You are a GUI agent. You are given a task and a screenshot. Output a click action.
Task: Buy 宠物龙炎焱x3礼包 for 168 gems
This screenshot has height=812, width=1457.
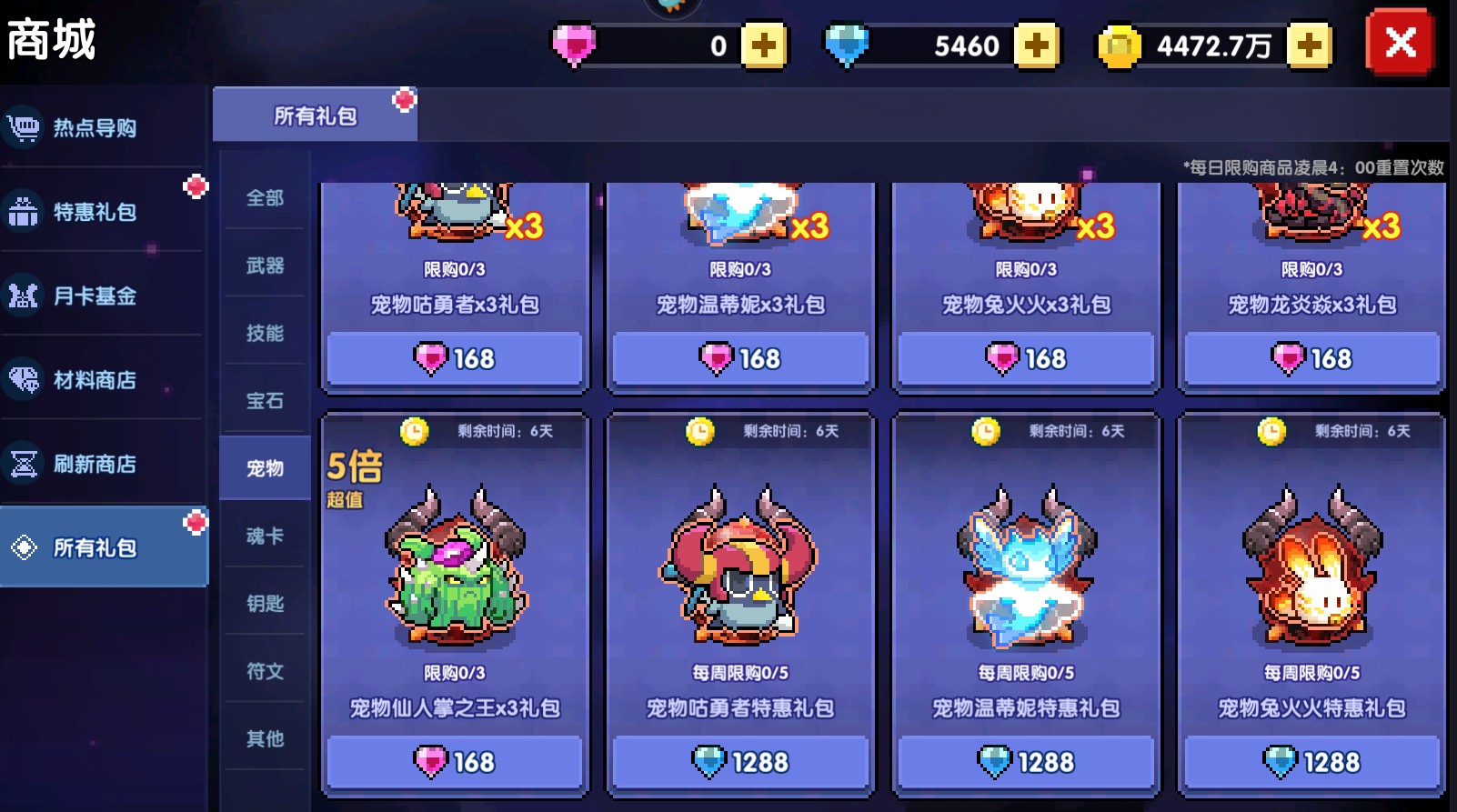tap(1311, 358)
